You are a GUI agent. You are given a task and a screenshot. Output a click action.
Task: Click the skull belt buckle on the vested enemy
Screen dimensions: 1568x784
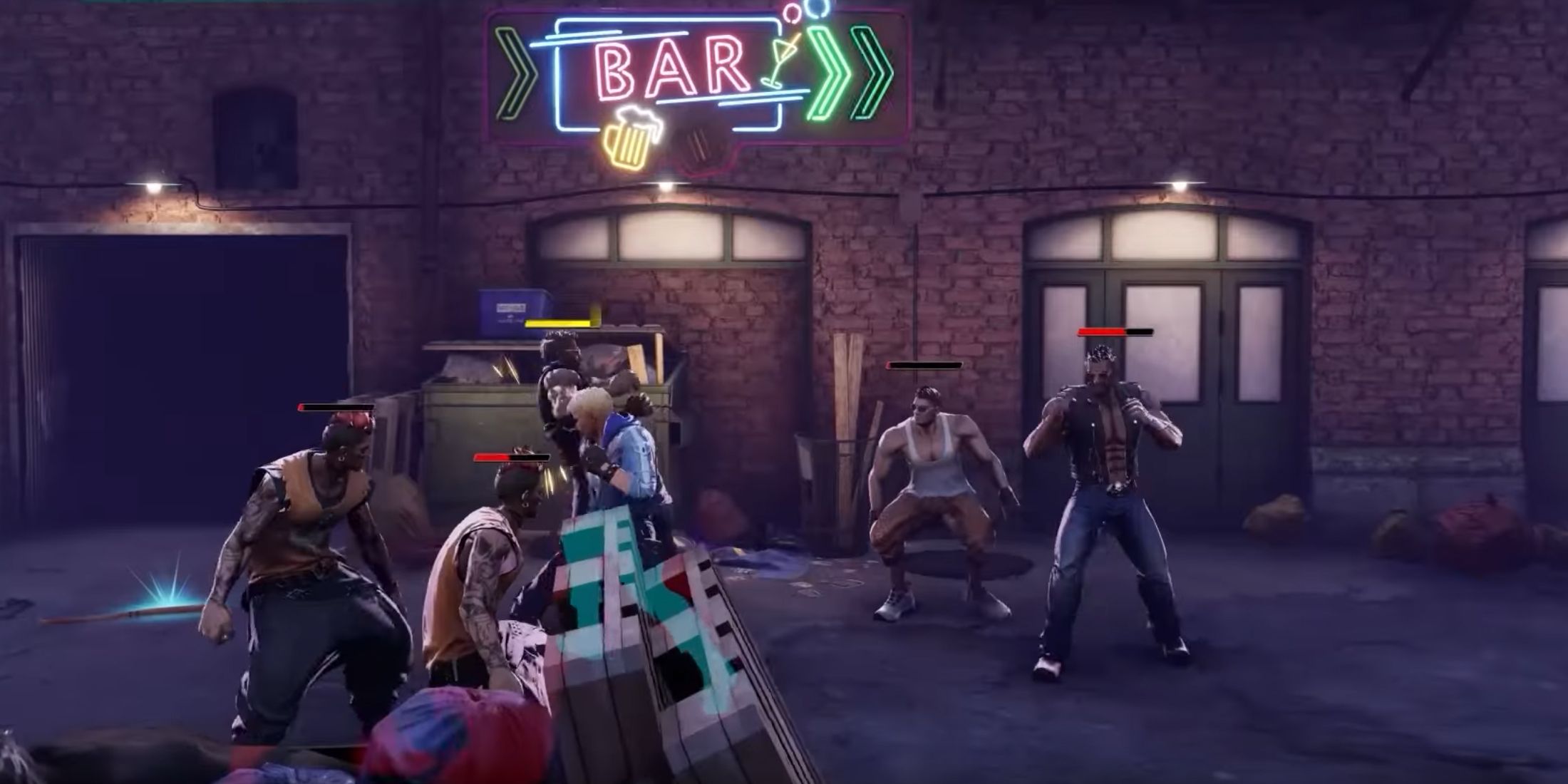click(x=1116, y=490)
